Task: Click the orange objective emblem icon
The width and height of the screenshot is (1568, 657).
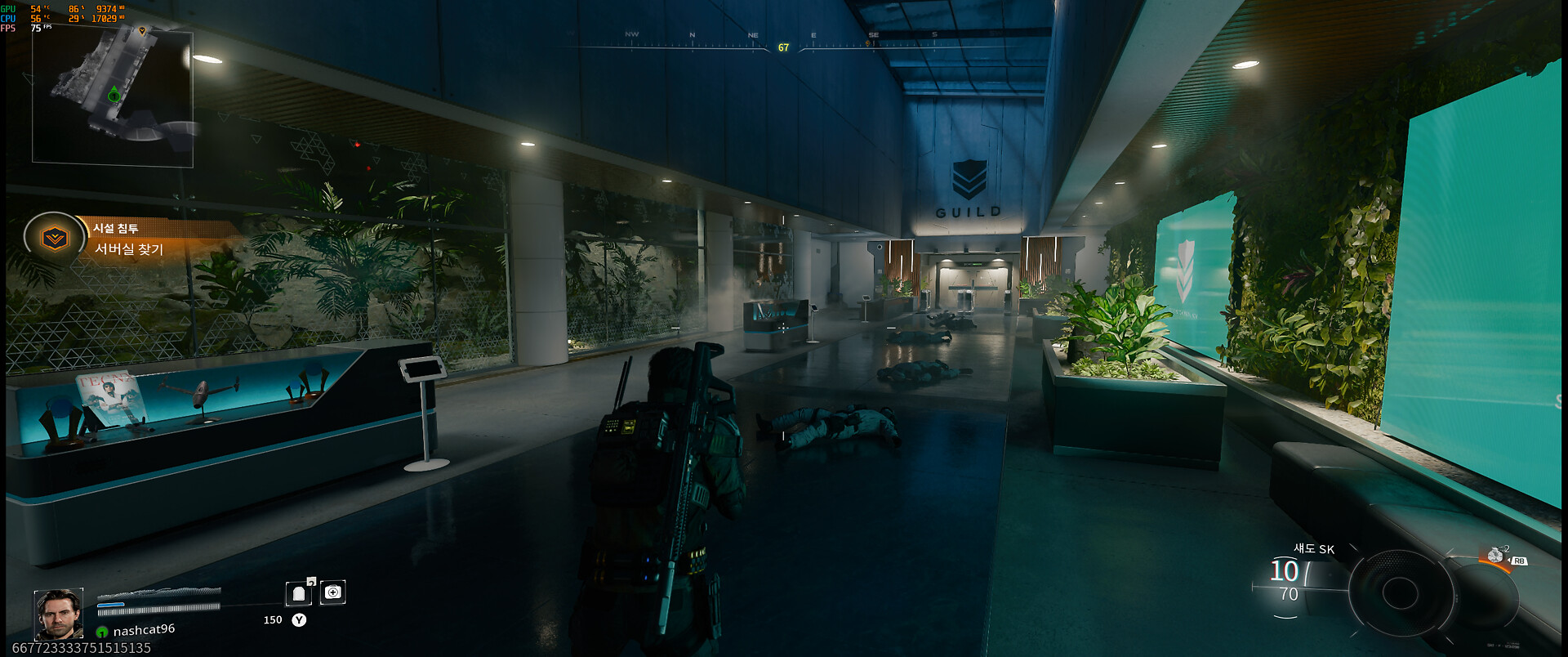Action: [55, 238]
